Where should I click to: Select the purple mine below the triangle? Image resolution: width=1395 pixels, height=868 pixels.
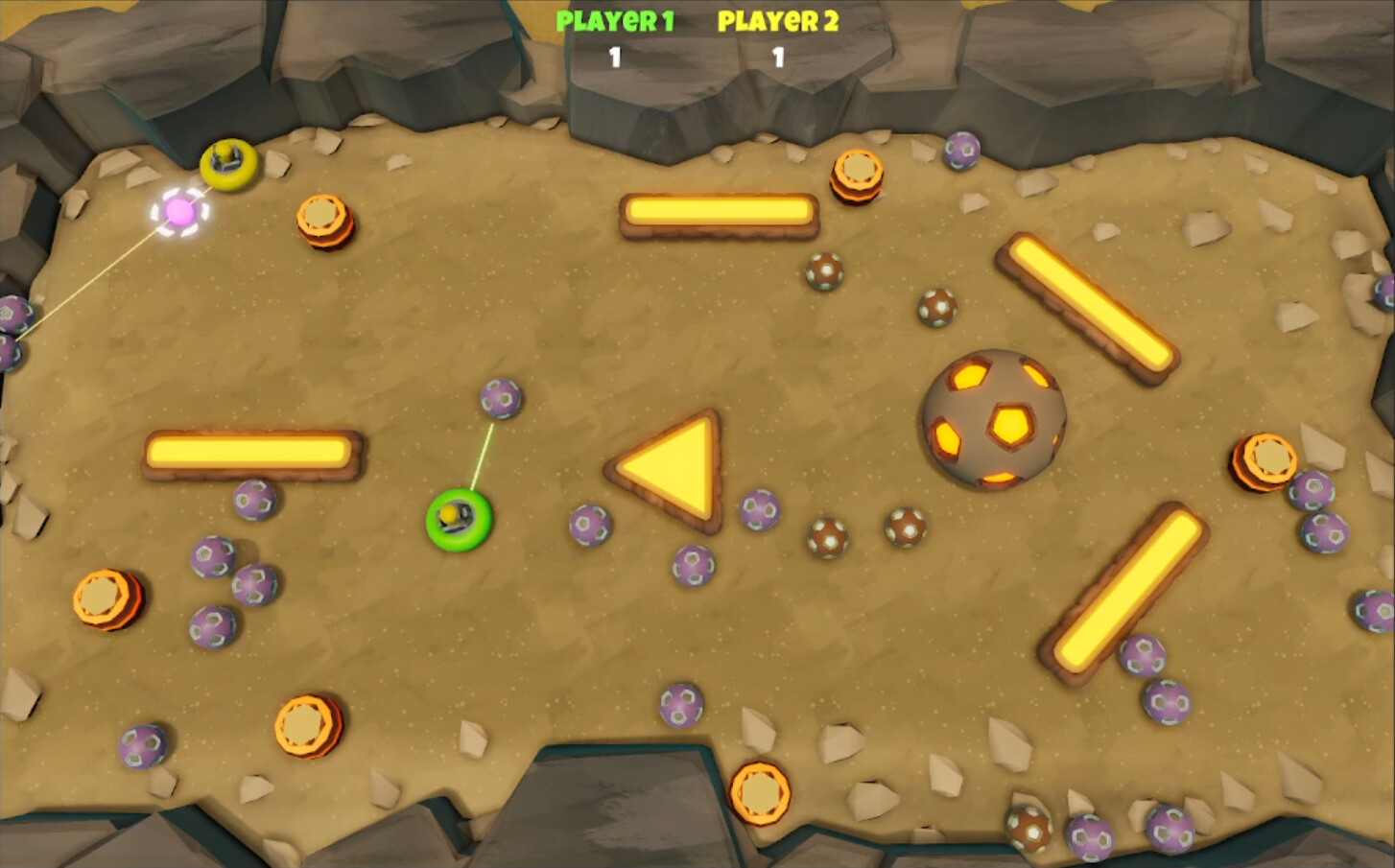[x=693, y=563]
